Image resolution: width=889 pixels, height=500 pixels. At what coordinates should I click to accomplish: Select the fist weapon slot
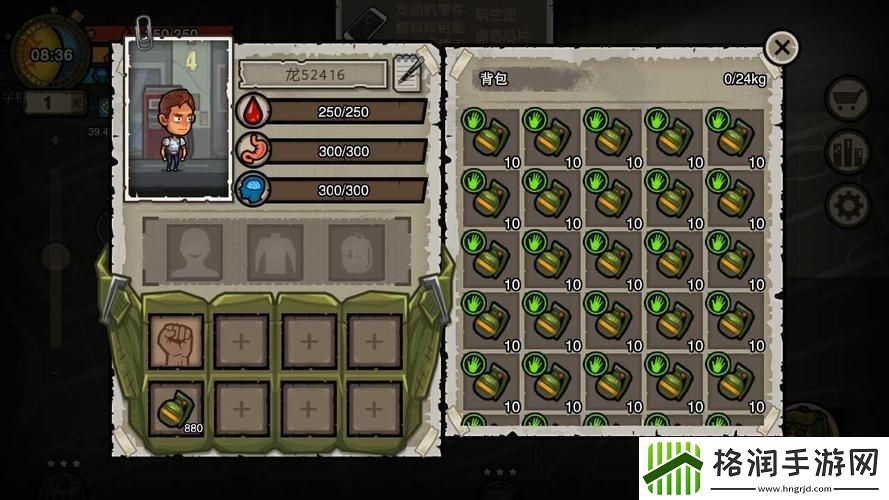click(176, 341)
